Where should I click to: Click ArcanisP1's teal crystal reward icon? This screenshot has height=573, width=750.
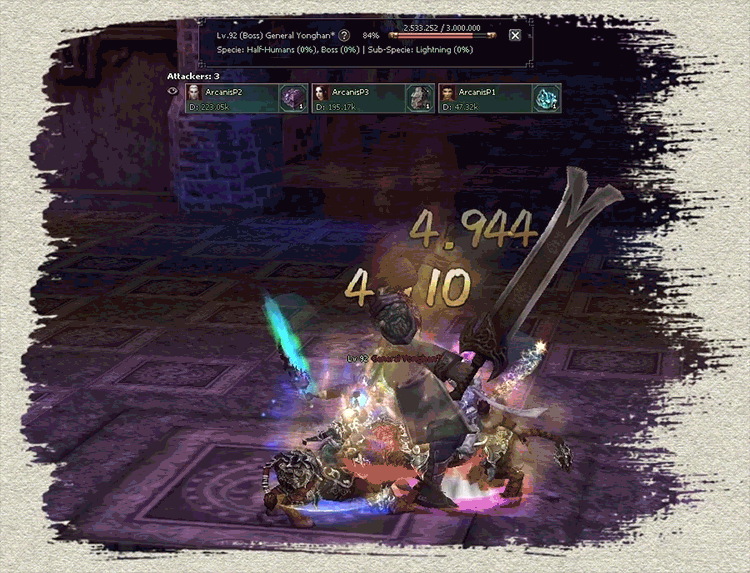tap(547, 97)
